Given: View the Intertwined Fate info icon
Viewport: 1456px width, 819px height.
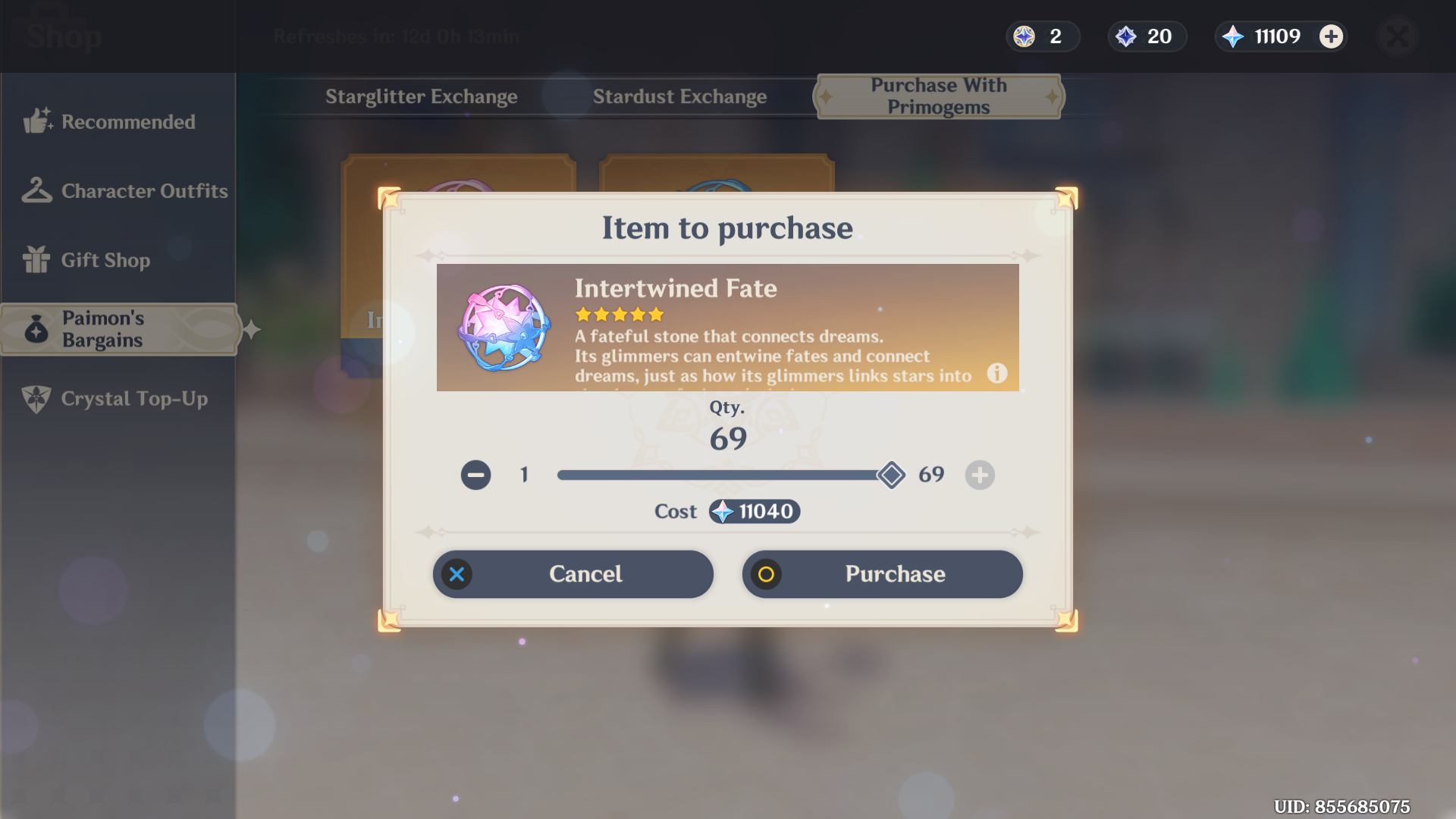Looking at the screenshot, I should pos(996,373).
